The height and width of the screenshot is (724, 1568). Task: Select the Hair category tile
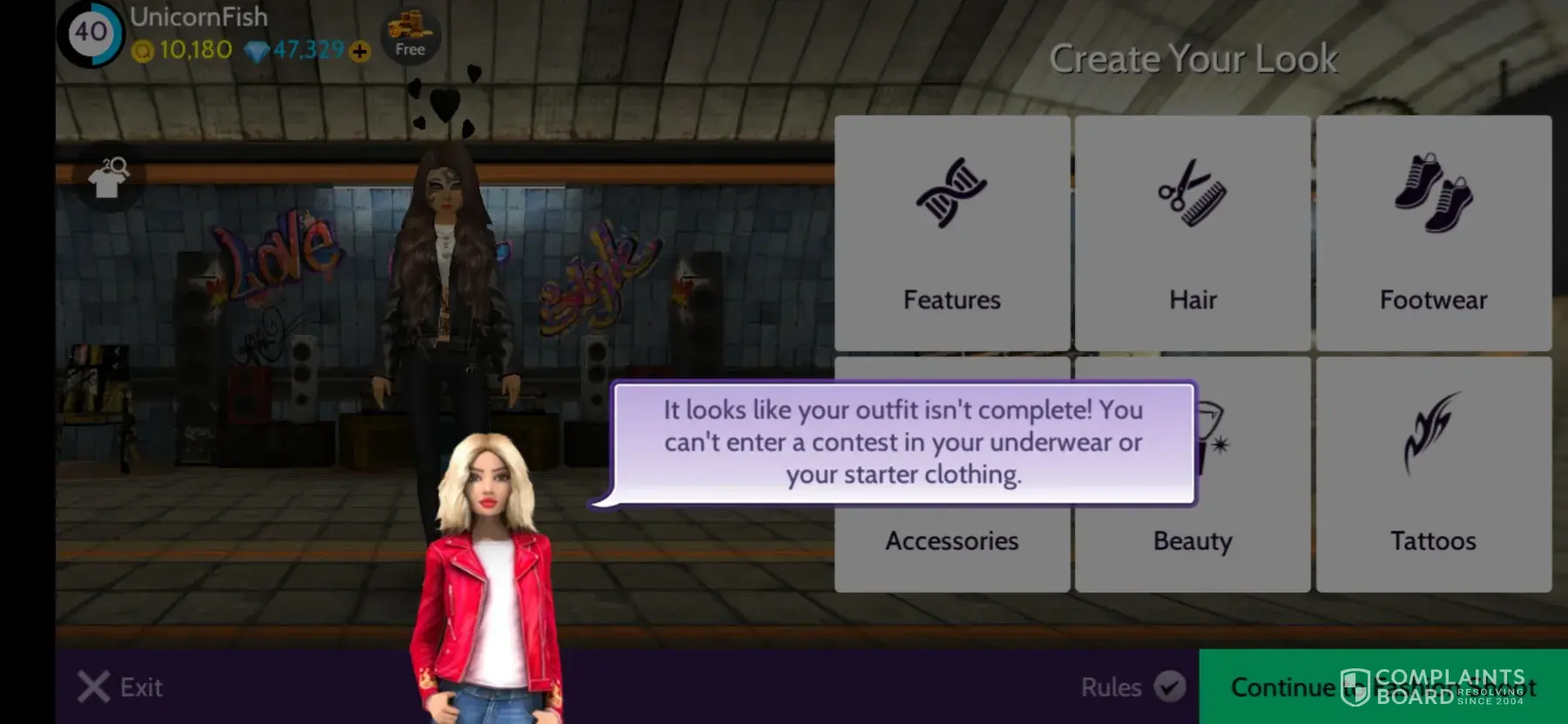[x=1192, y=233]
